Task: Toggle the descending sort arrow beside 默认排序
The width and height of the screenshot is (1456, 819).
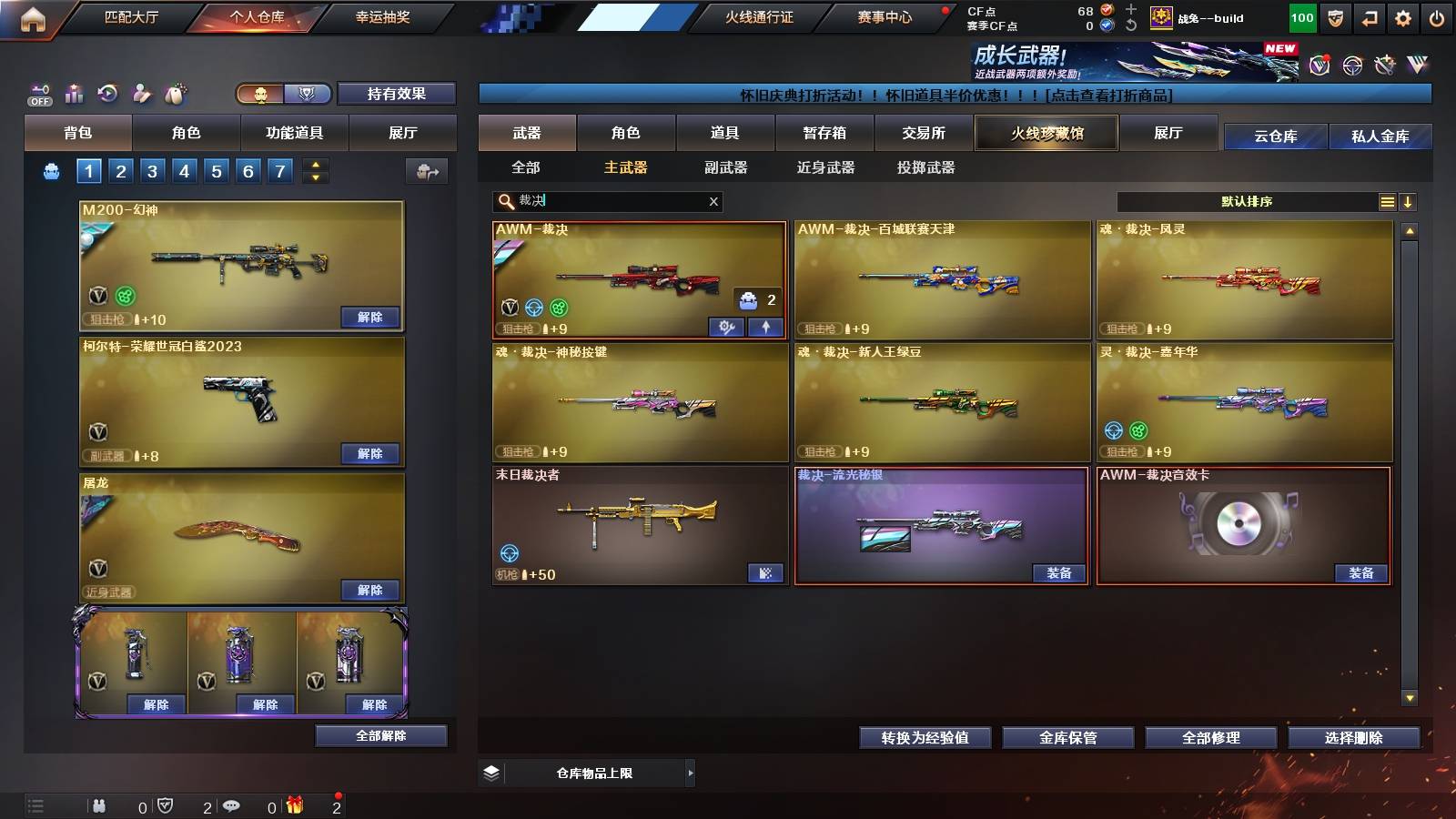Action: pos(1408,202)
